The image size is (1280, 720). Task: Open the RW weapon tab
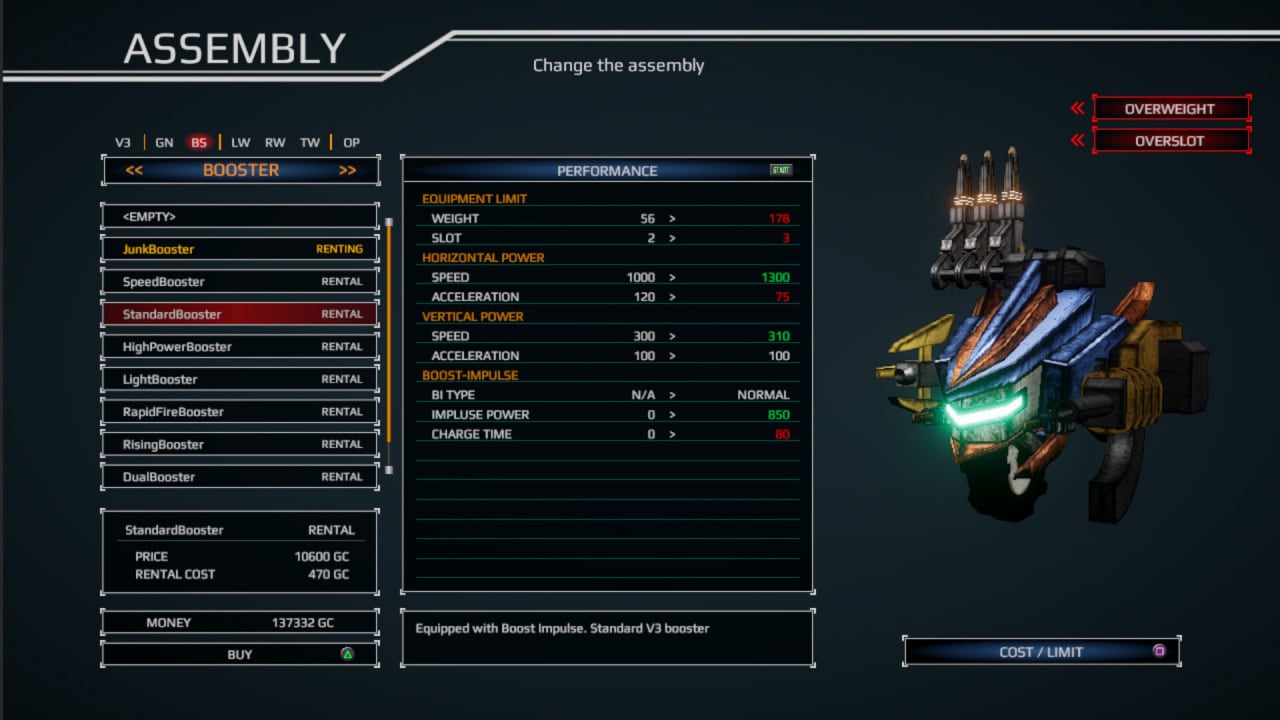click(x=275, y=143)
